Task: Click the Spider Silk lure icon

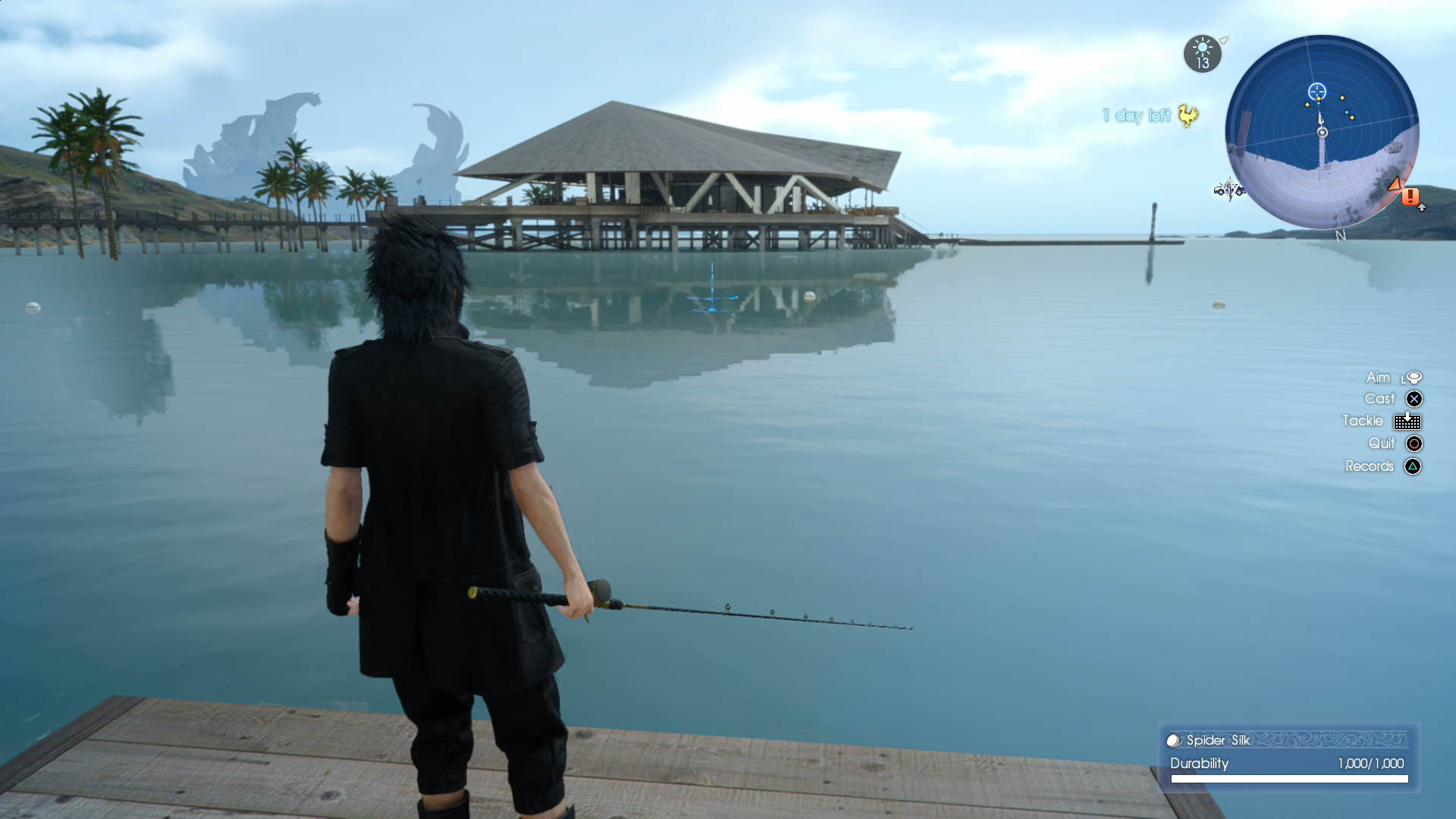Action: (x=1172, y=741)
